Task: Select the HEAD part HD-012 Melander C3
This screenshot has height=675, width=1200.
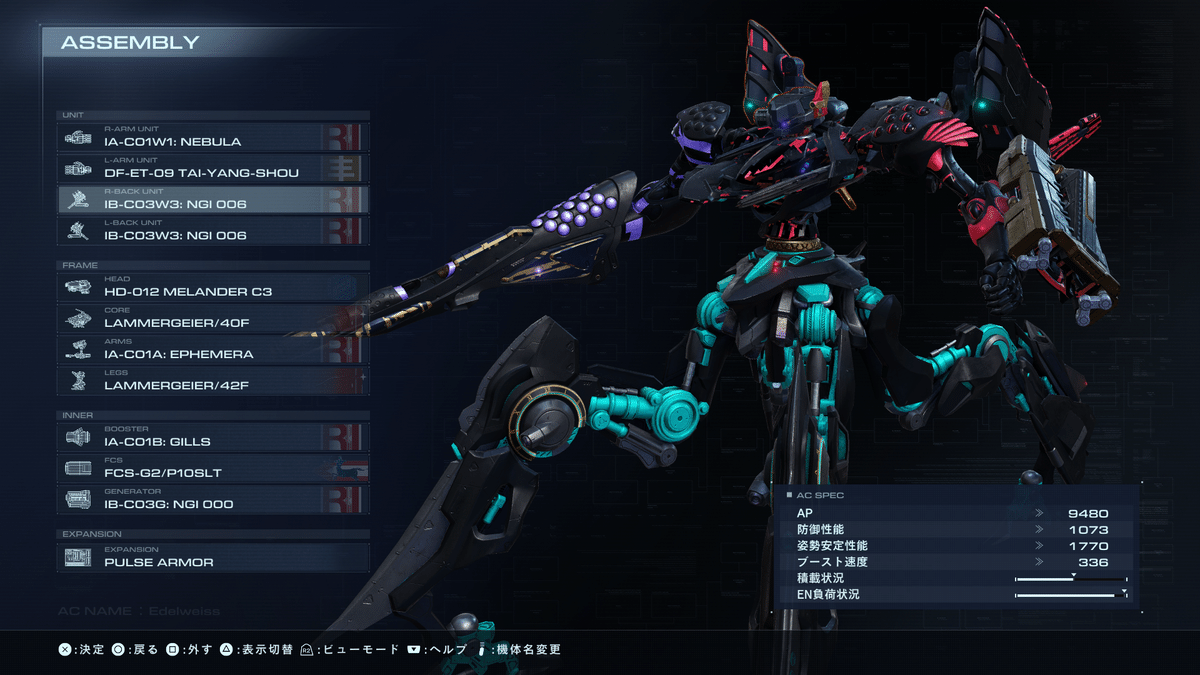Action: [213, 287]
